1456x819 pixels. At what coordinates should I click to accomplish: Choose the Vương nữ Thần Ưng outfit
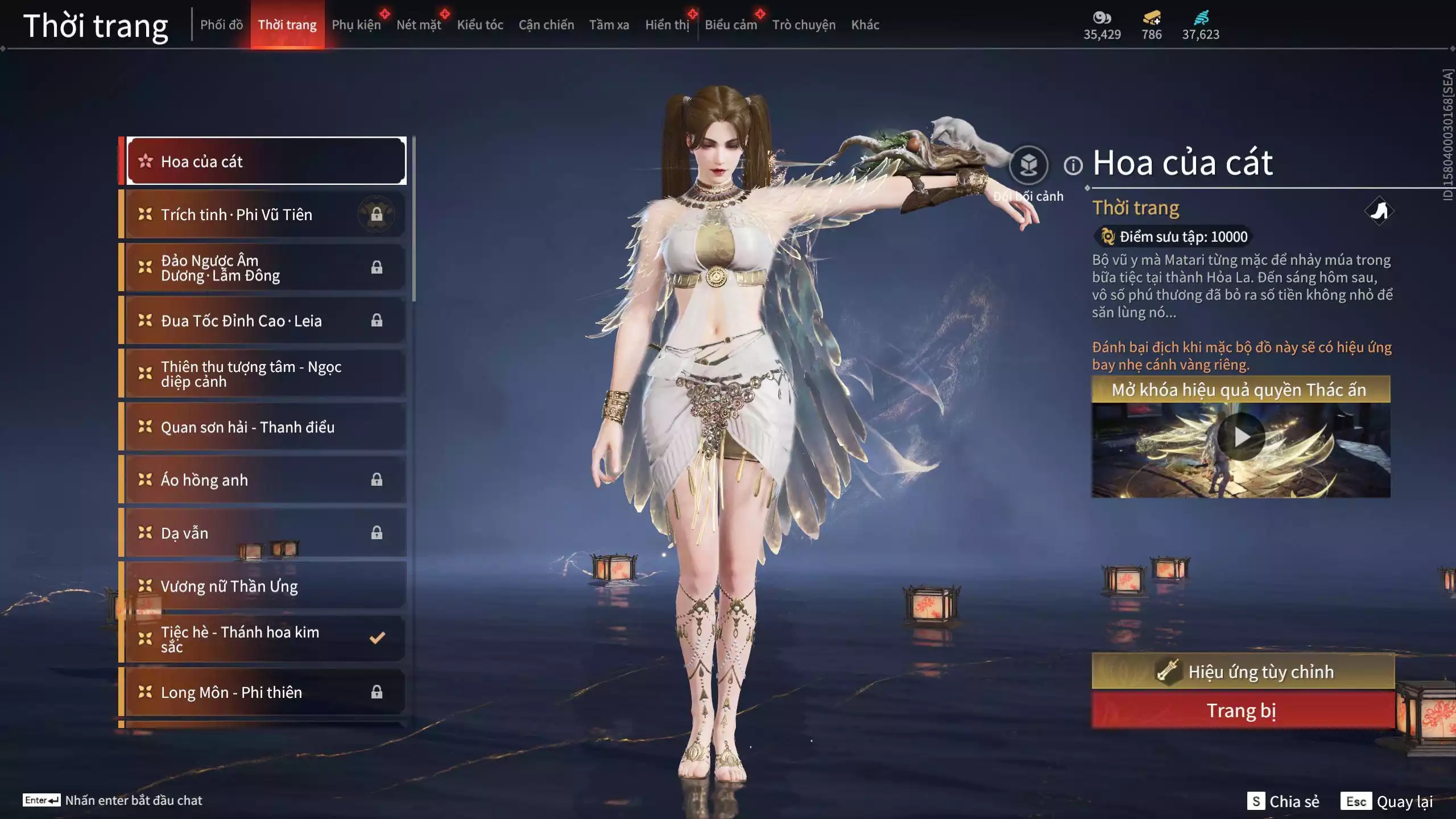[266, 586]
